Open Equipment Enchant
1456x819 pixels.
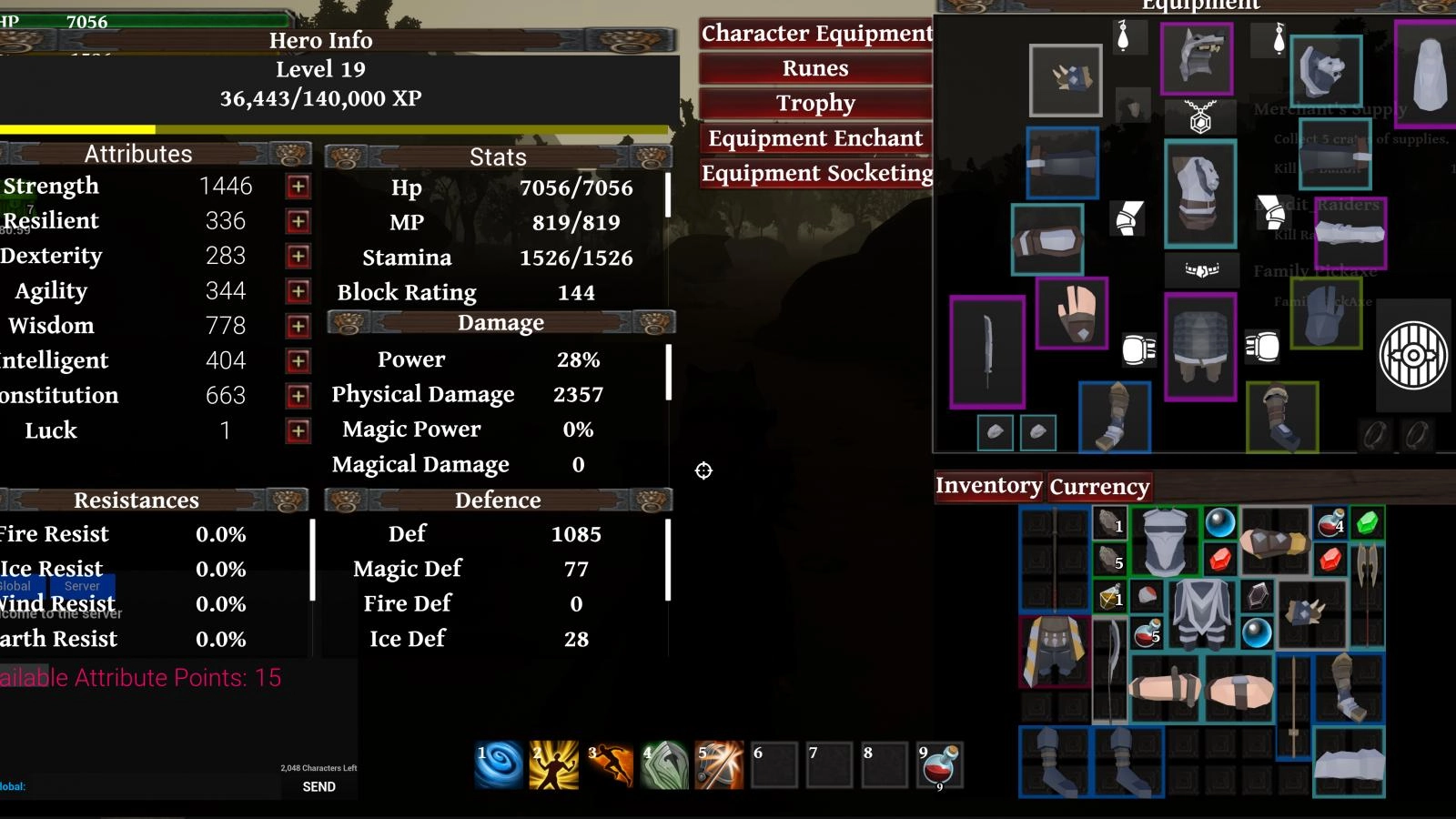coord(815,138)
